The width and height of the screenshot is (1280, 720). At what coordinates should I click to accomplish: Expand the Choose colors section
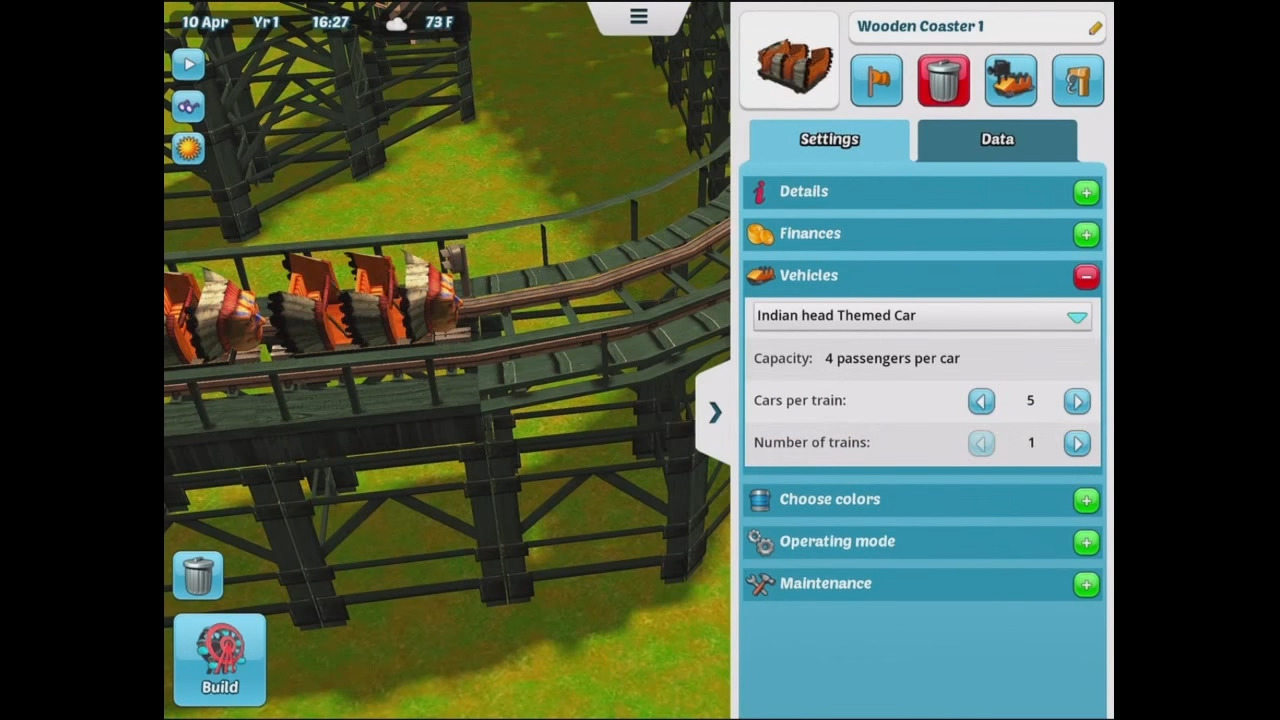click(x=1086, y=500)
